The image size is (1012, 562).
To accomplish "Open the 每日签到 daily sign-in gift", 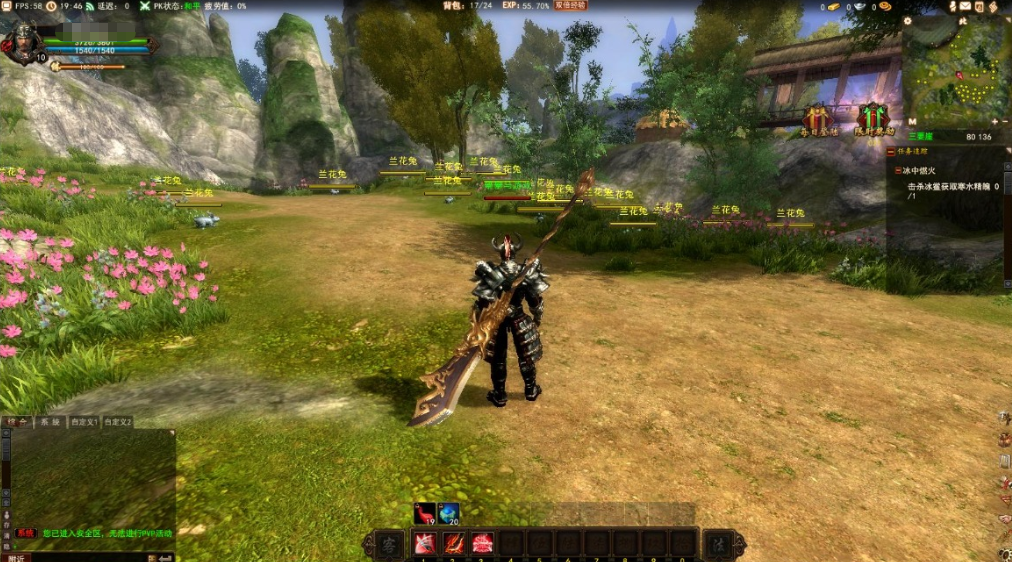I will [x=818, y=119].
